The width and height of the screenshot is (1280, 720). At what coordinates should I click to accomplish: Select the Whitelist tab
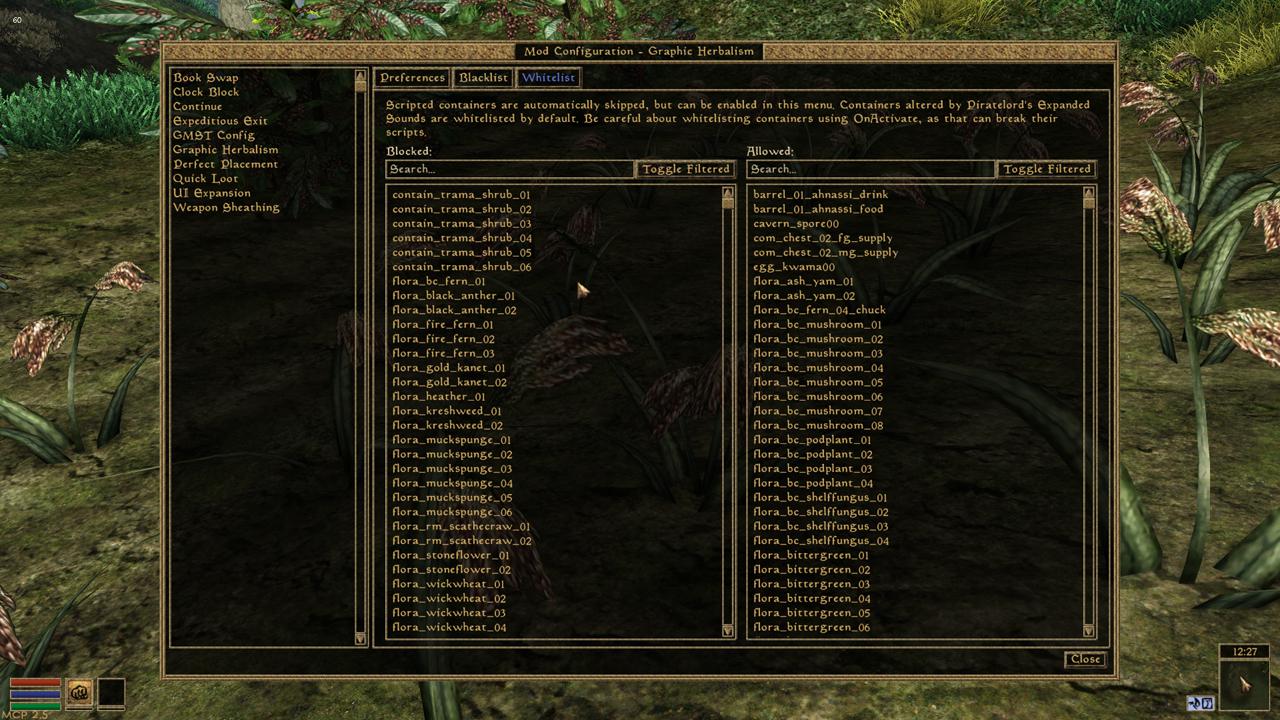coord(548,78)
